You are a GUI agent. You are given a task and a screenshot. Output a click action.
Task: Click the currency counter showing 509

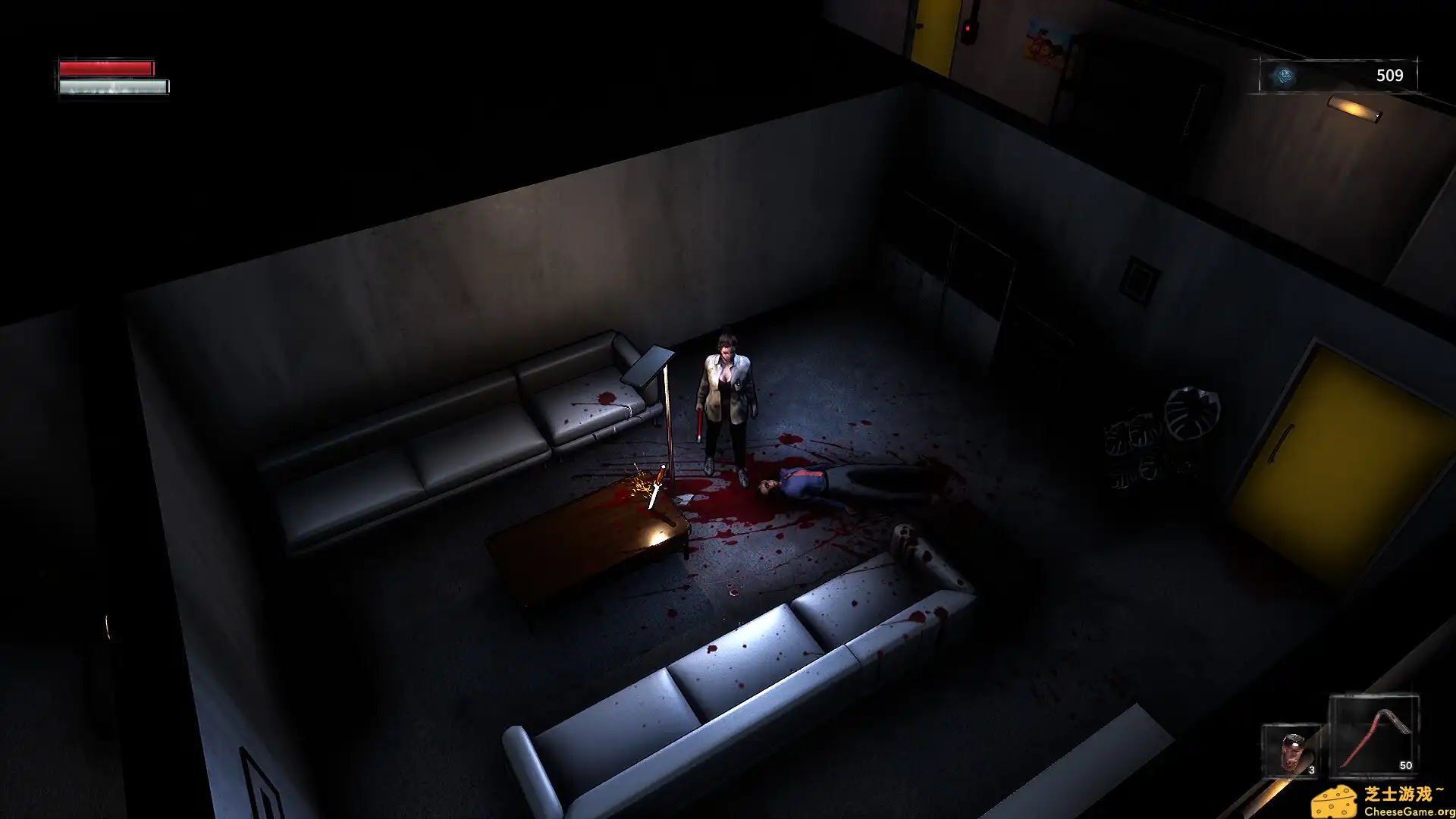1390,74
